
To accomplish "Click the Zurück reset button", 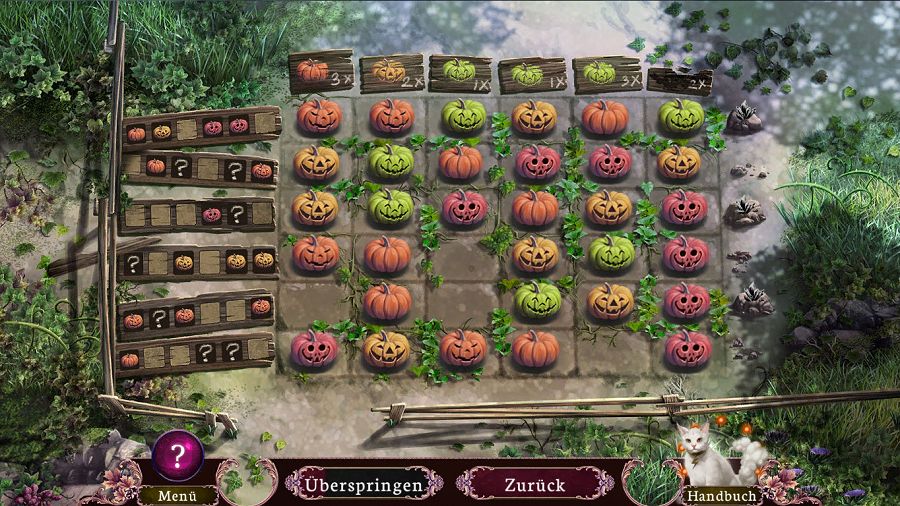I will 534,485.
